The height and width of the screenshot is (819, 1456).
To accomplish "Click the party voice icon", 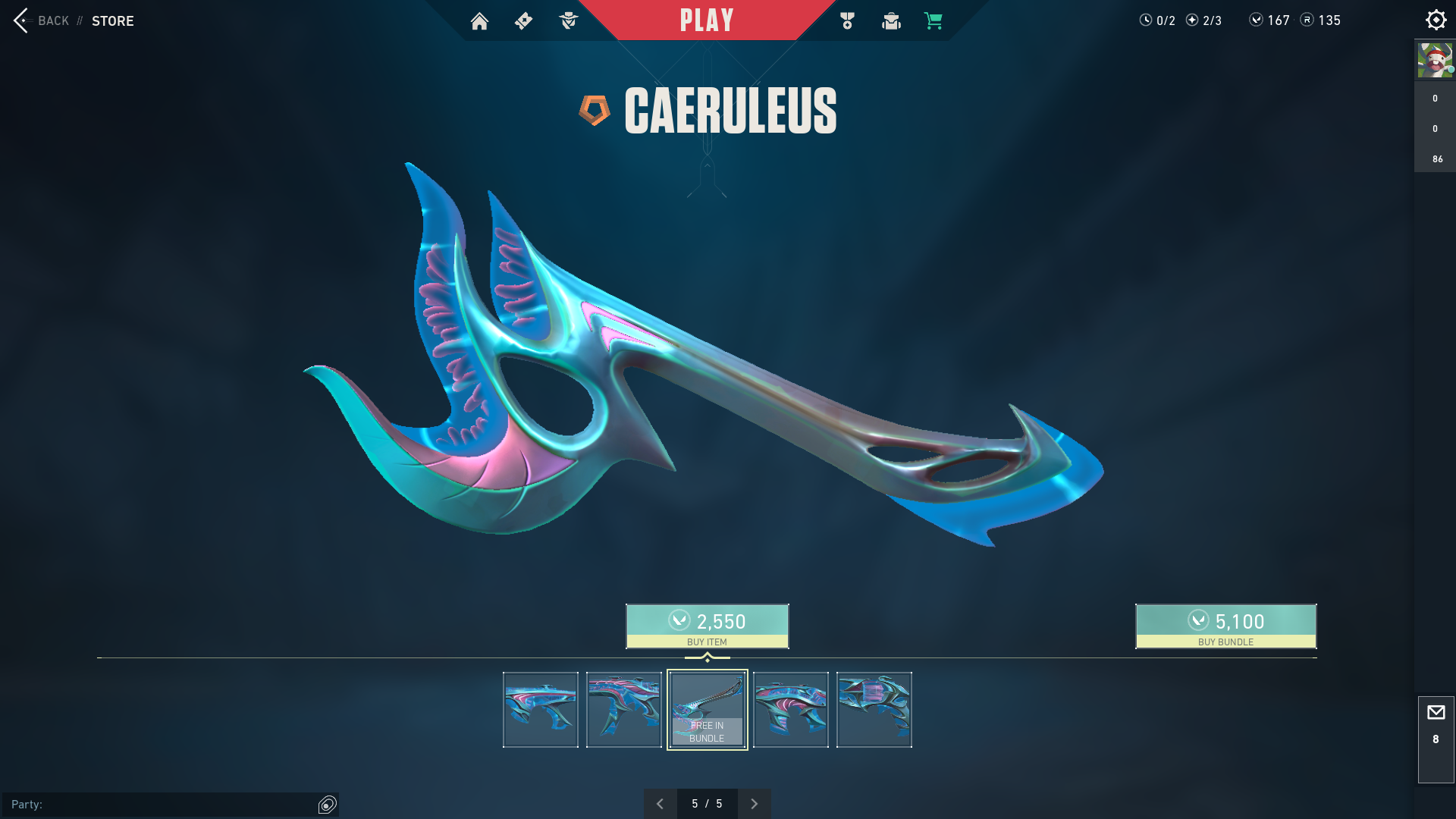I will [x=328, y=805].
